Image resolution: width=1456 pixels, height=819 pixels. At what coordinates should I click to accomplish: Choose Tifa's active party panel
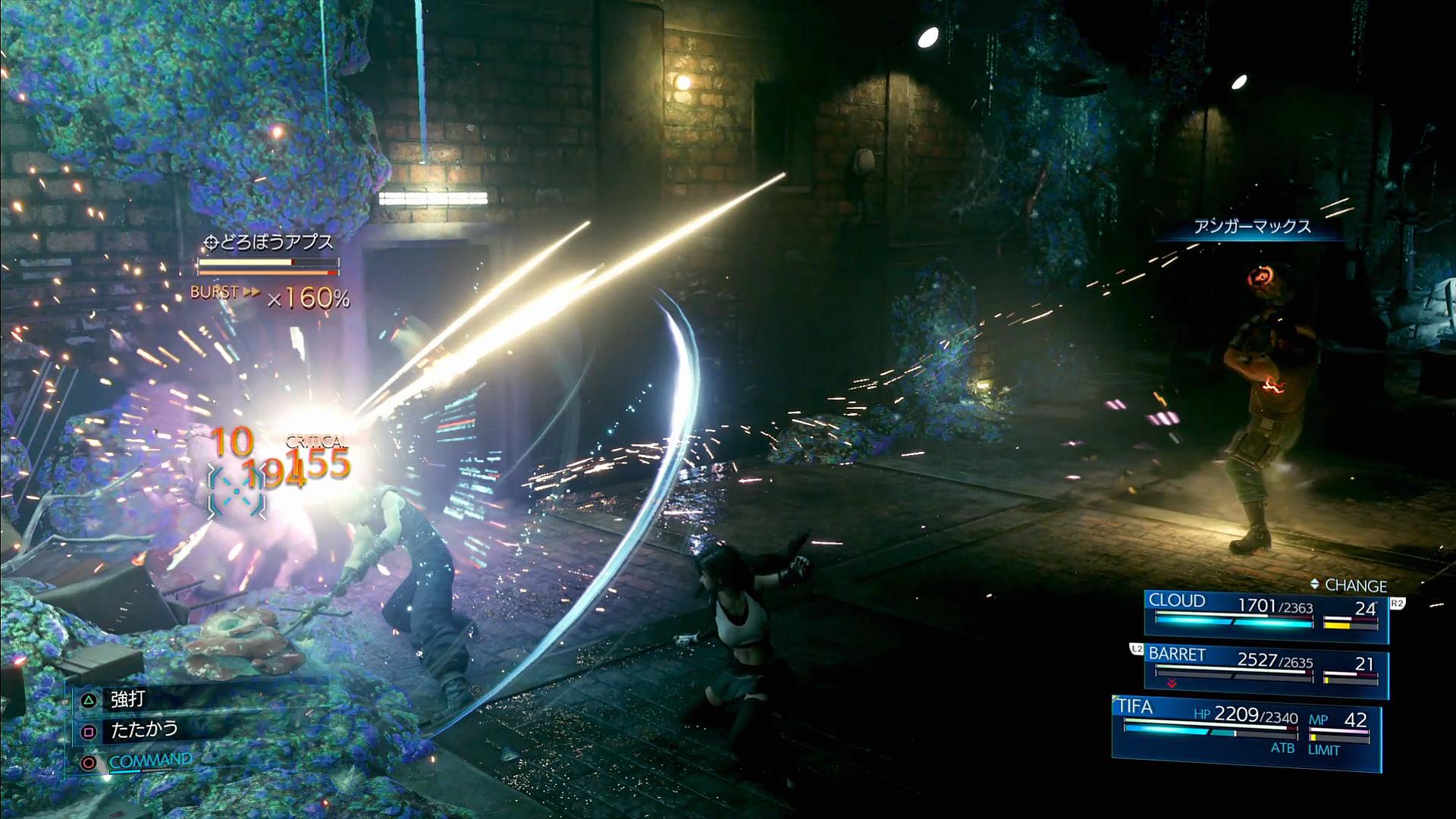pyautogui.click(x=1246, y=730)
